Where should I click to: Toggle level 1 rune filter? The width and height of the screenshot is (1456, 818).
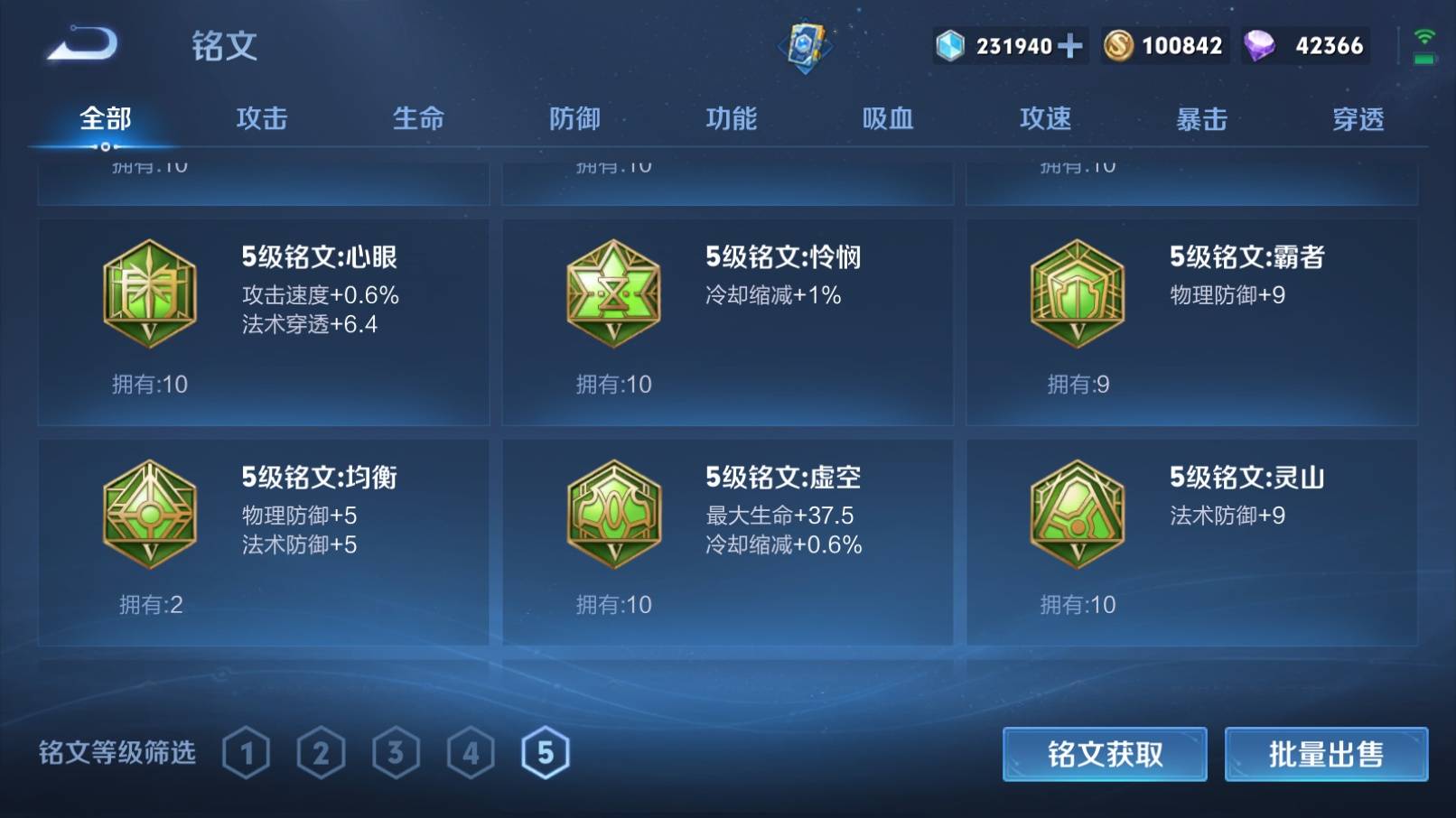point(246,752)
